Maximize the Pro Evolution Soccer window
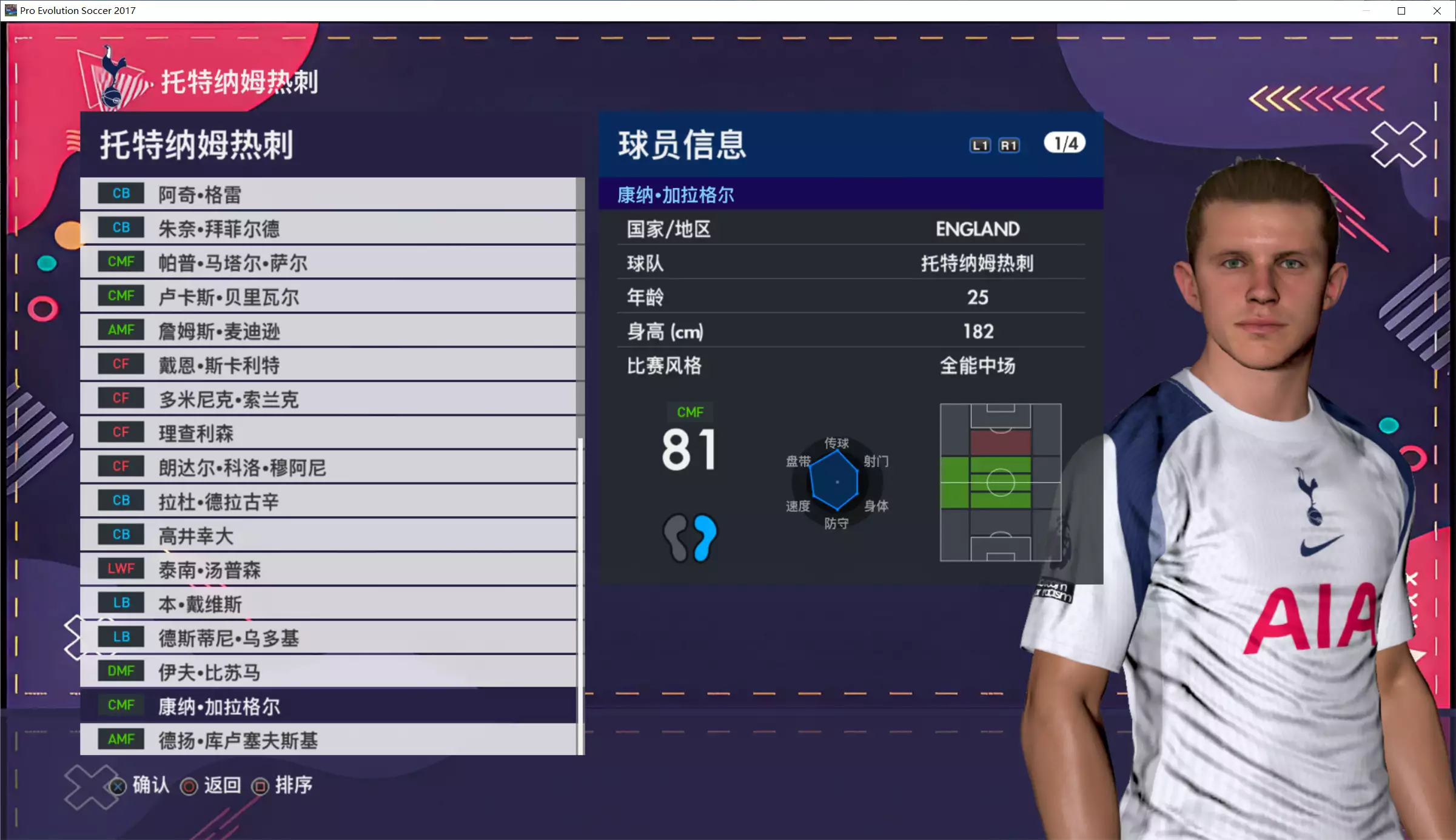 coord(1401,11)
